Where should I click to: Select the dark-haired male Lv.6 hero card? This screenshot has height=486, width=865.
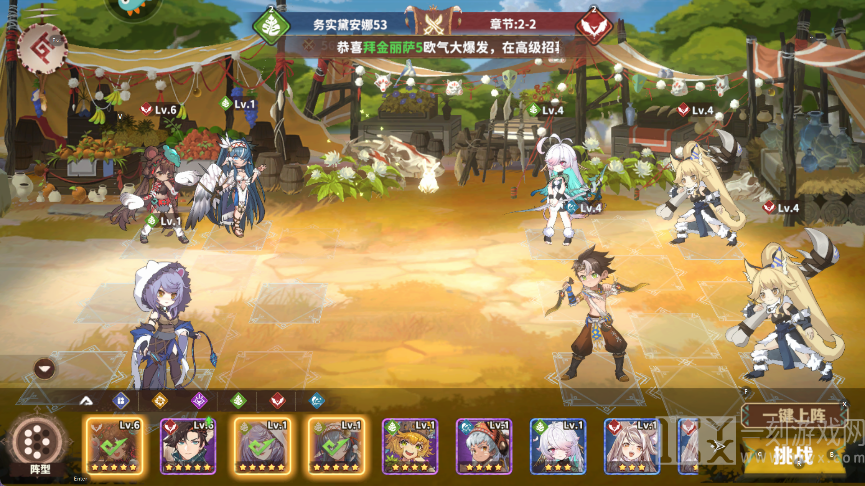tap(188, 445)
